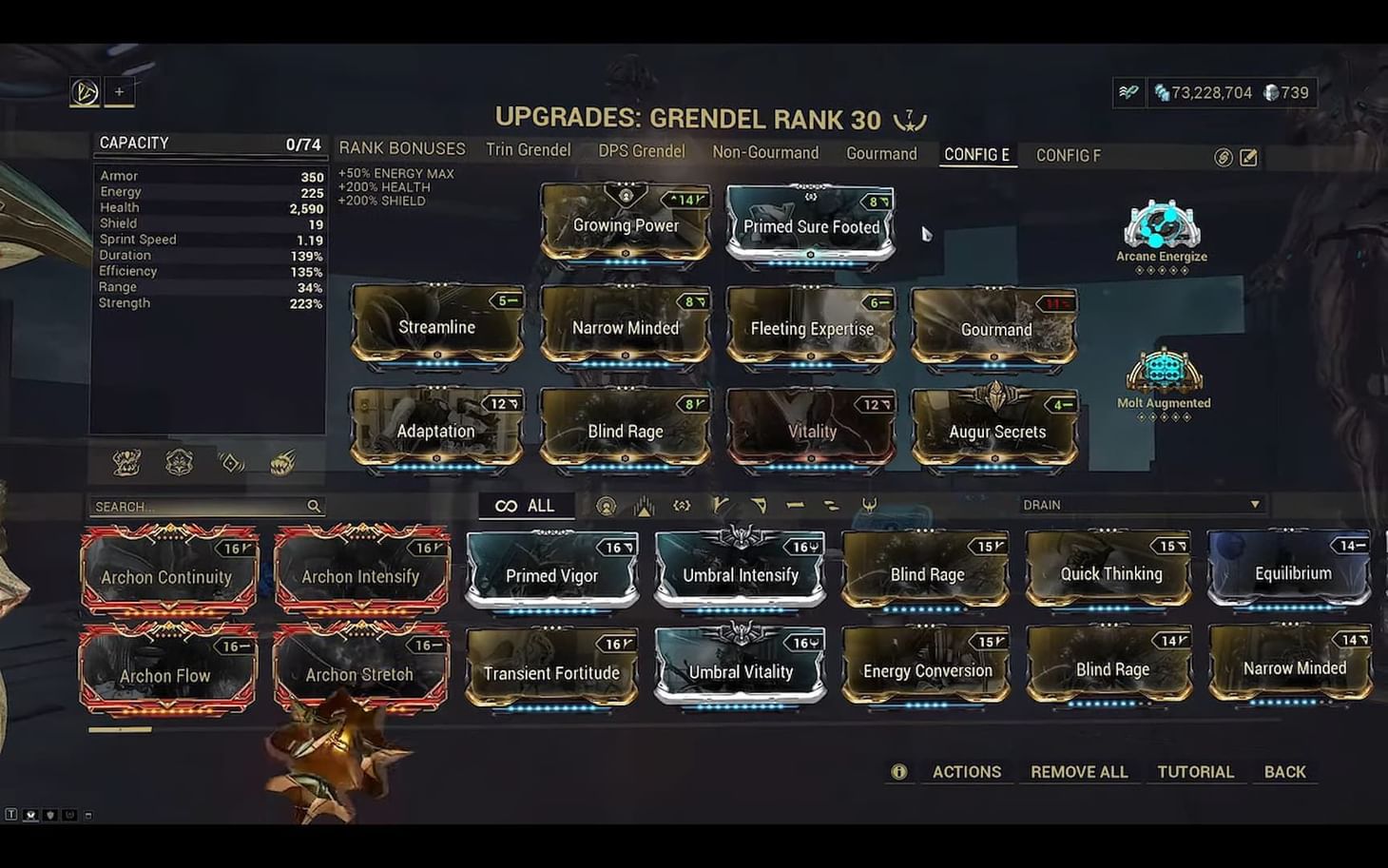Expand the Rank Bonuses section
Screen dimensions: 1388x868
[x=402, y=148]
